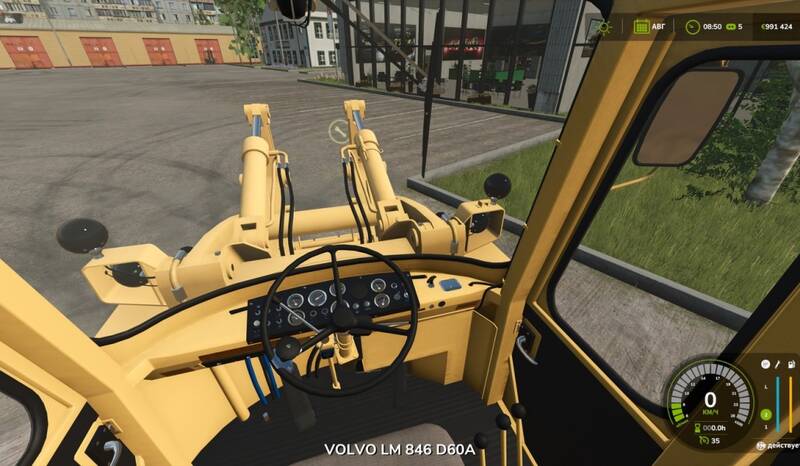Click the sun weather icon
The image size is (800, 466).
(x=604, y=27)
